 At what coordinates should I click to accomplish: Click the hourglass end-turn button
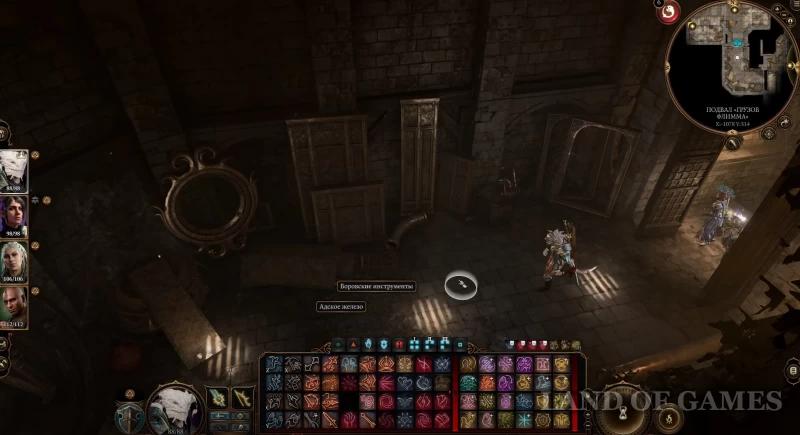click(x=622, y=412)
